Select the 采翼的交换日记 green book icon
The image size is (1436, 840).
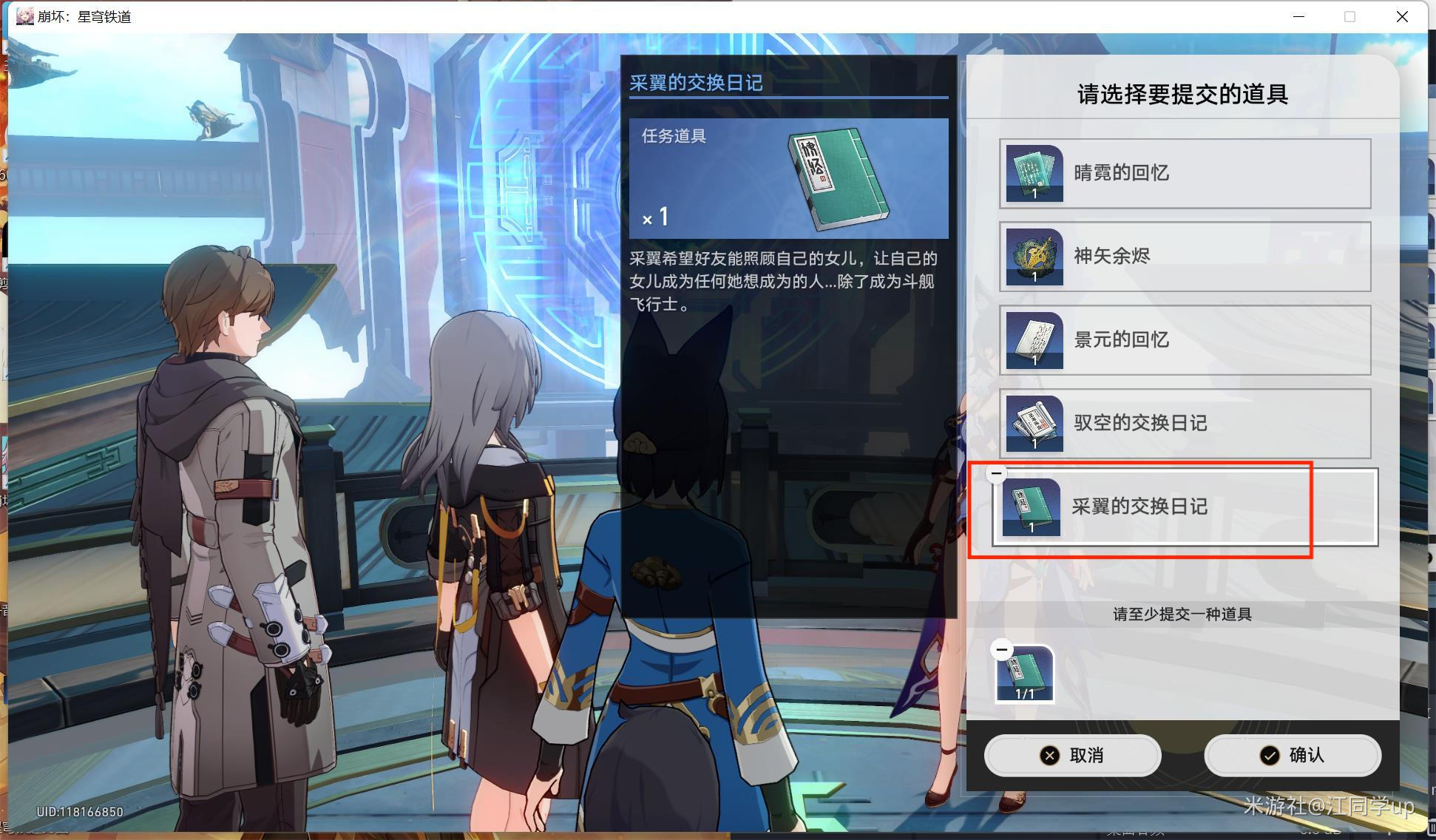pos(1032,507)
